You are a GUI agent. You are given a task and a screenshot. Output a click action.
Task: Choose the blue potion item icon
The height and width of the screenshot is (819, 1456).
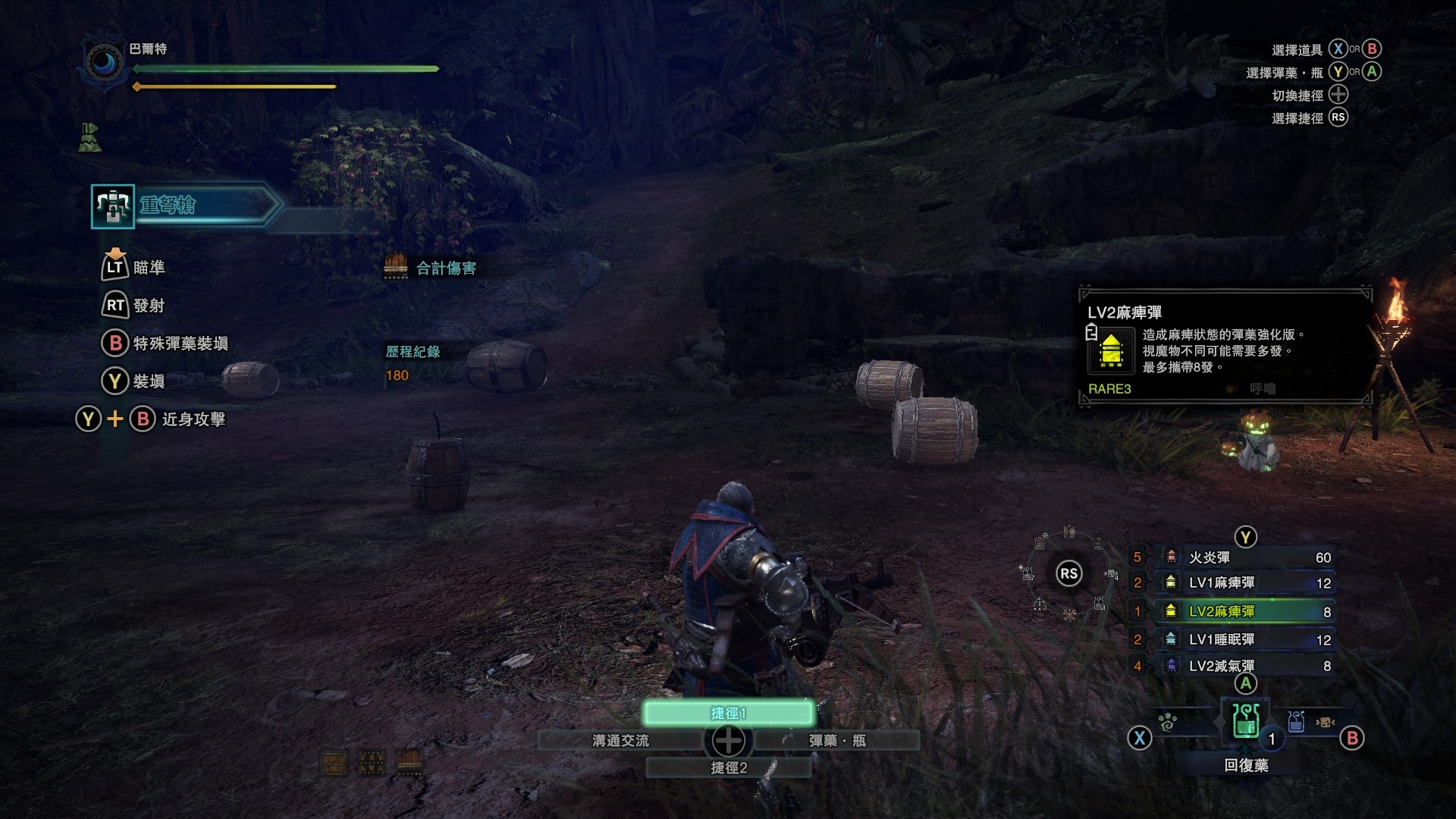point(1296,721)
